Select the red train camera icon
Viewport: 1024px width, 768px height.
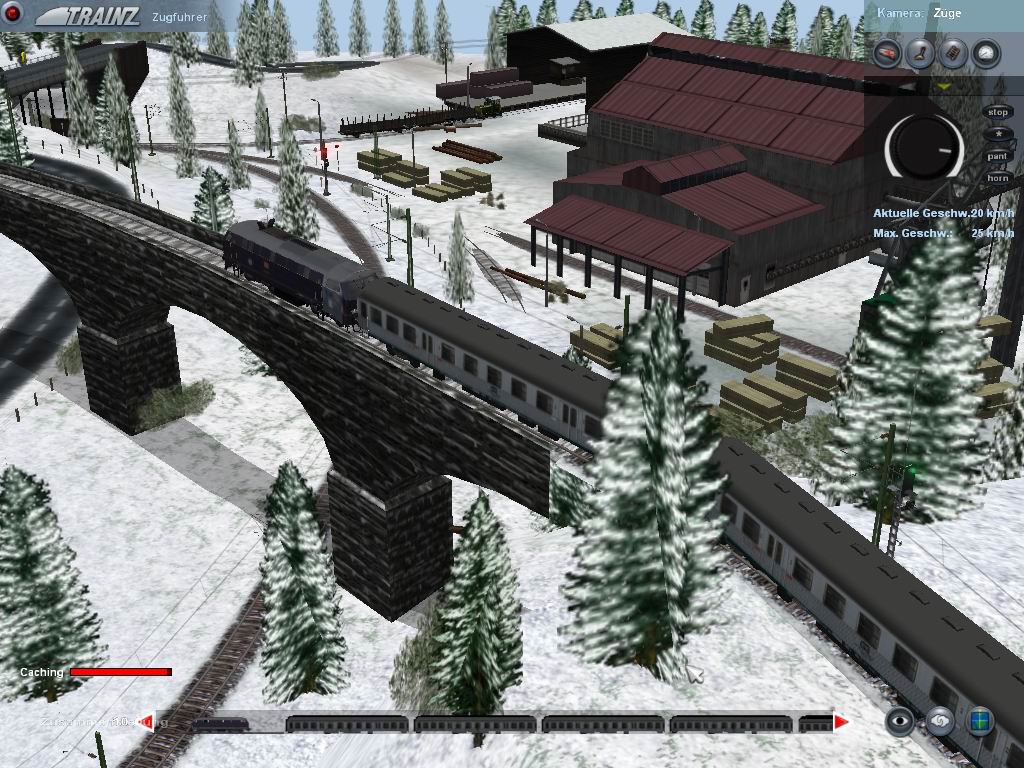click(887, 54)
